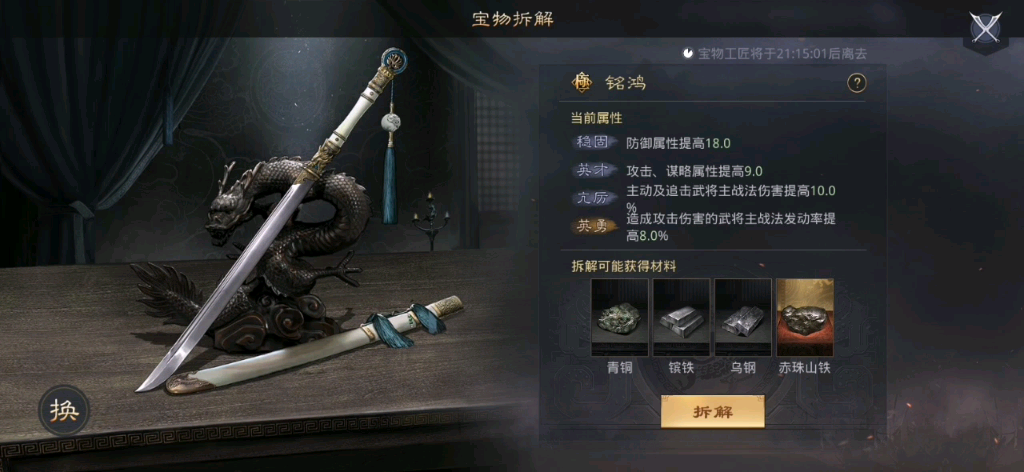View the 稳固 attribute tag
Viewport: 1024px width, 472px height.
[x=596, y=143]
